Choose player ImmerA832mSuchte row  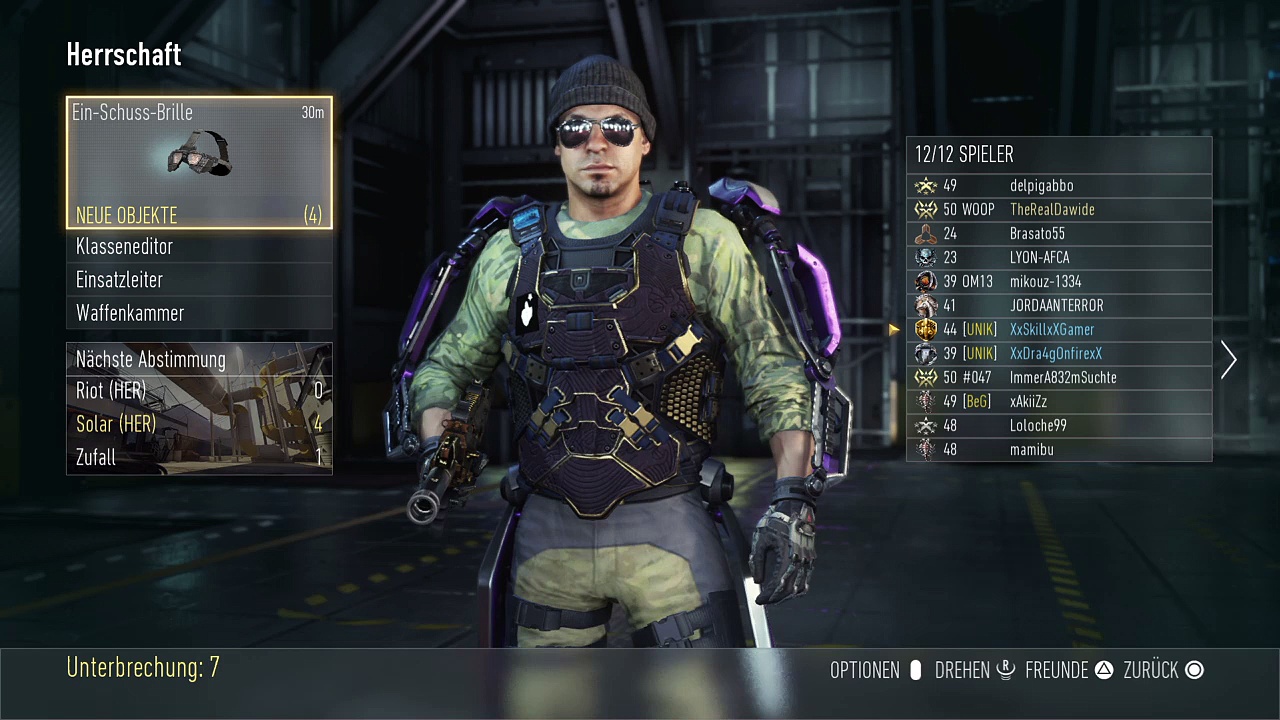(x=1059, y=378)
